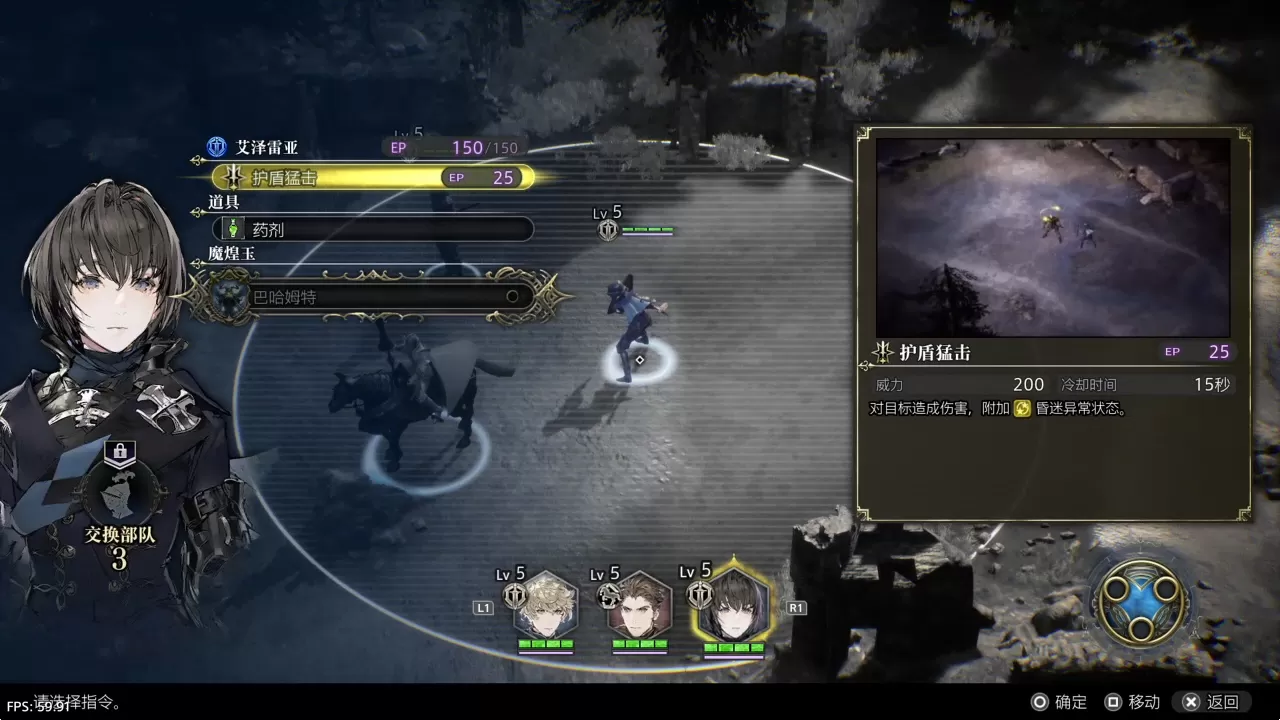This screenshot has width=1280, height=720.
Task: Open the 药剂 item slot field
Action: pos(373,229)
